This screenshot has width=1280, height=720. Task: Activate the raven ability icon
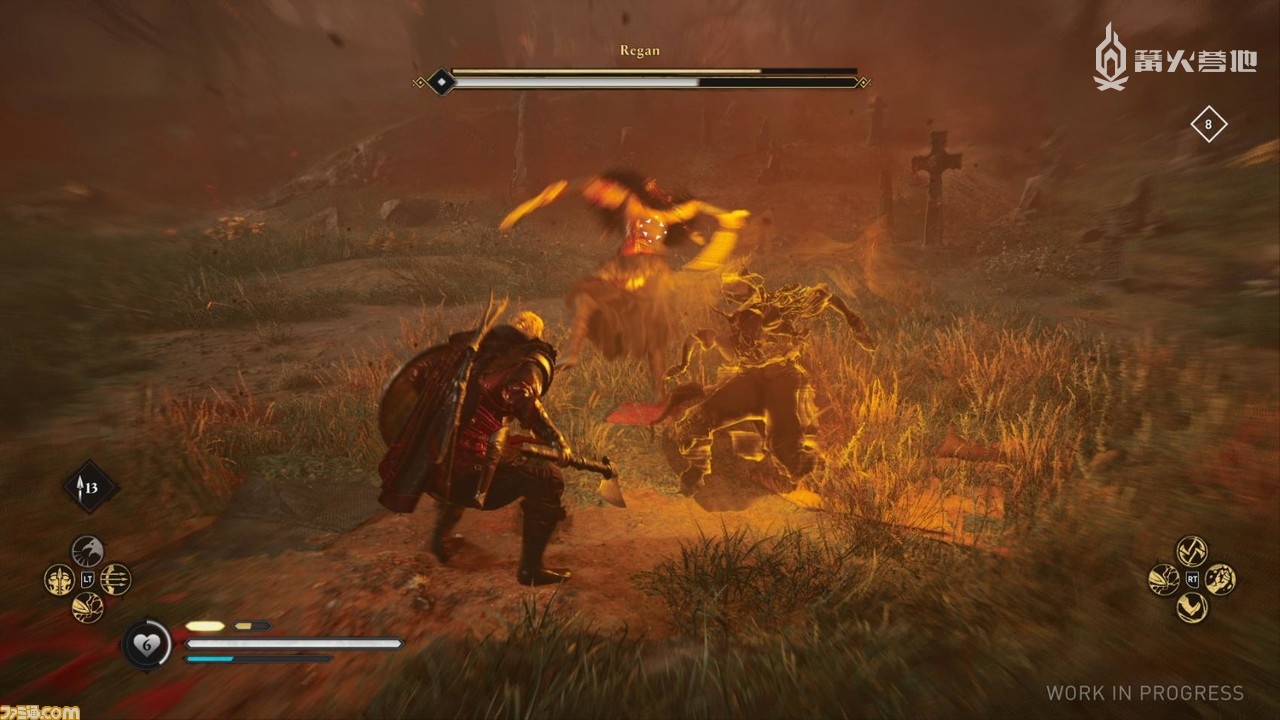tap(87, 551)
